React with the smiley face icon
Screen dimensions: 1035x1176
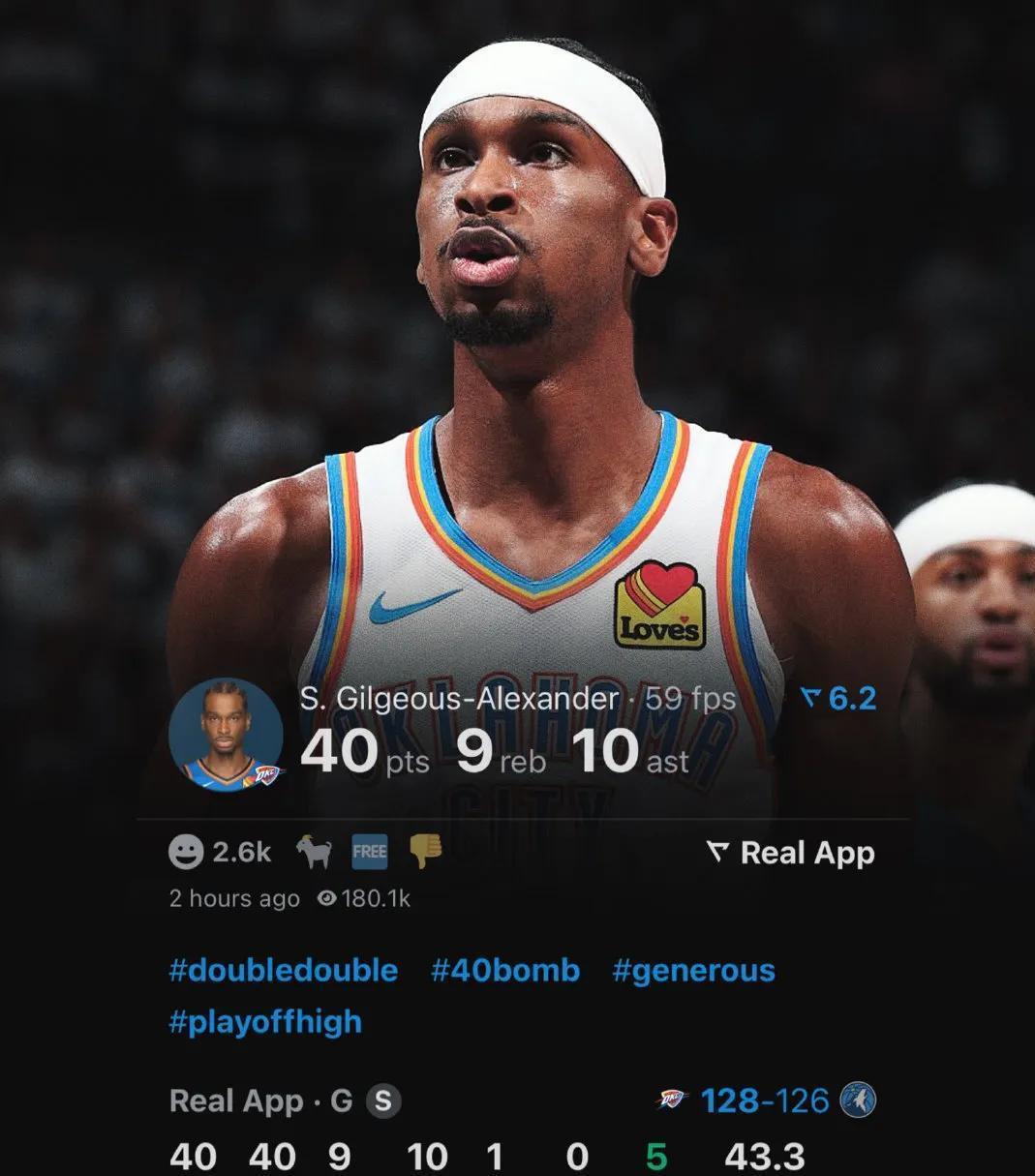pos(186,852)
